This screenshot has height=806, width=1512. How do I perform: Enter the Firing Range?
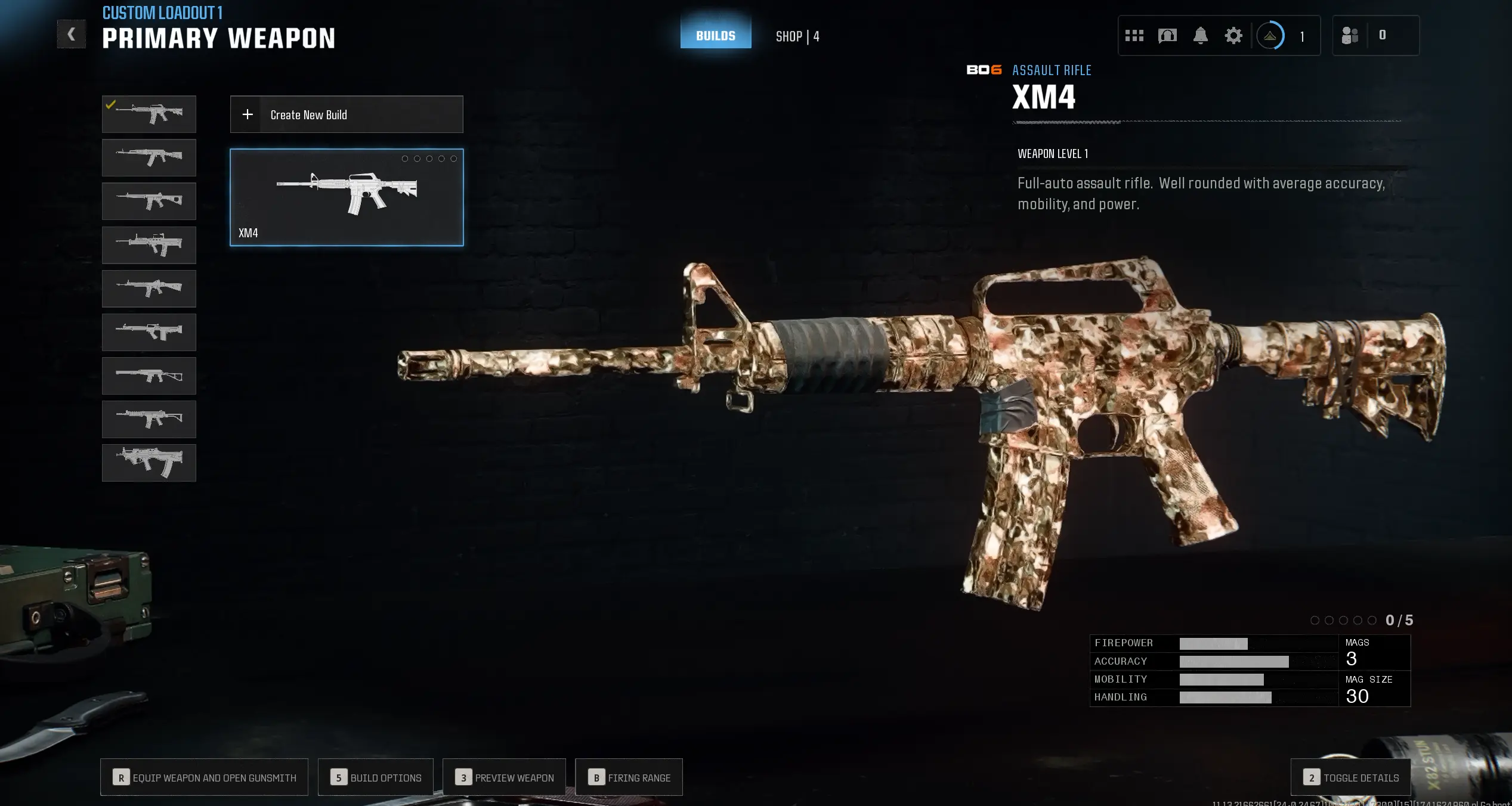pos(629,777)
